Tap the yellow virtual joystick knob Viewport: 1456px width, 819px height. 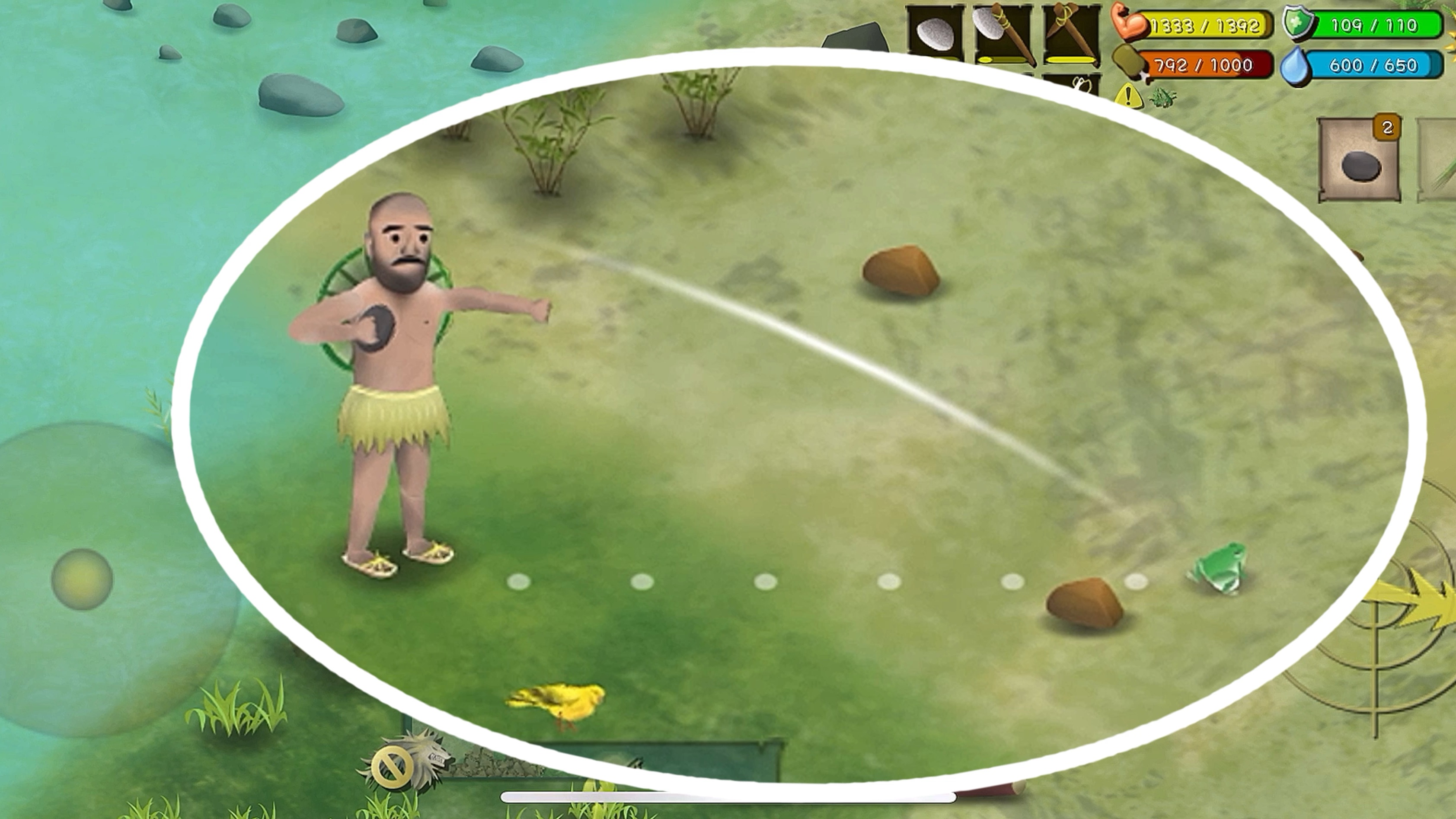[82, 579]
